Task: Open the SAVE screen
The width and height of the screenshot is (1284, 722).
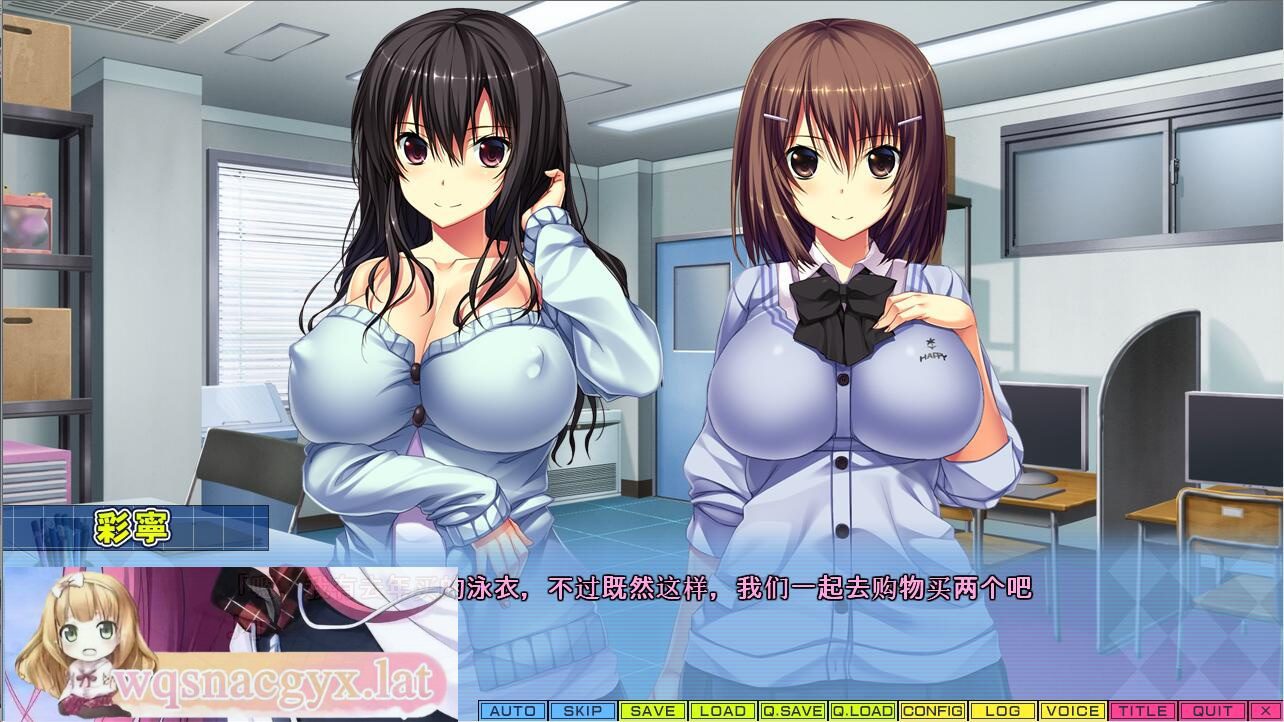Action: [x=651, y=711]
